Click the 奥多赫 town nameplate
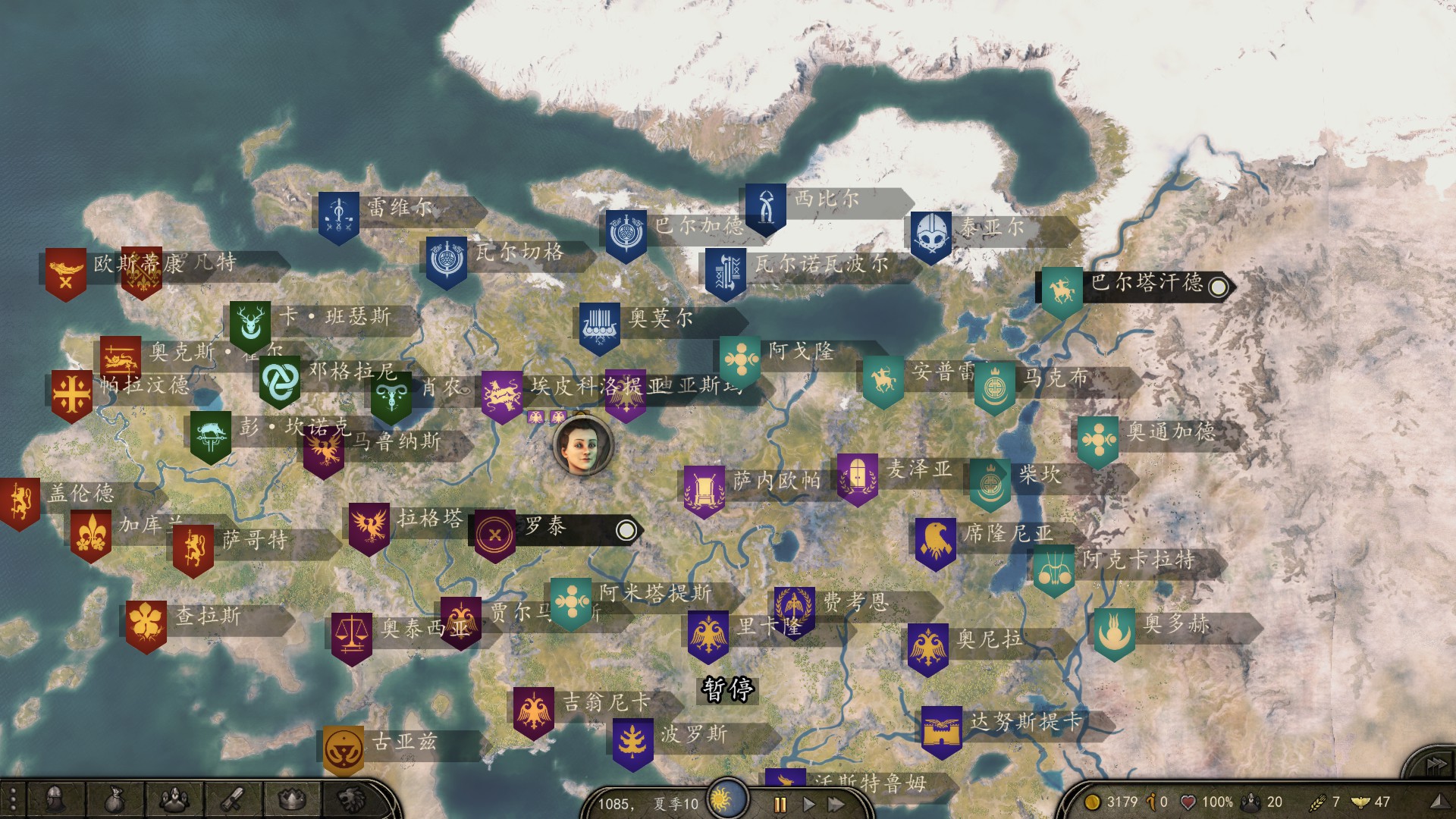1456x819 pixels. (1176, 625)
